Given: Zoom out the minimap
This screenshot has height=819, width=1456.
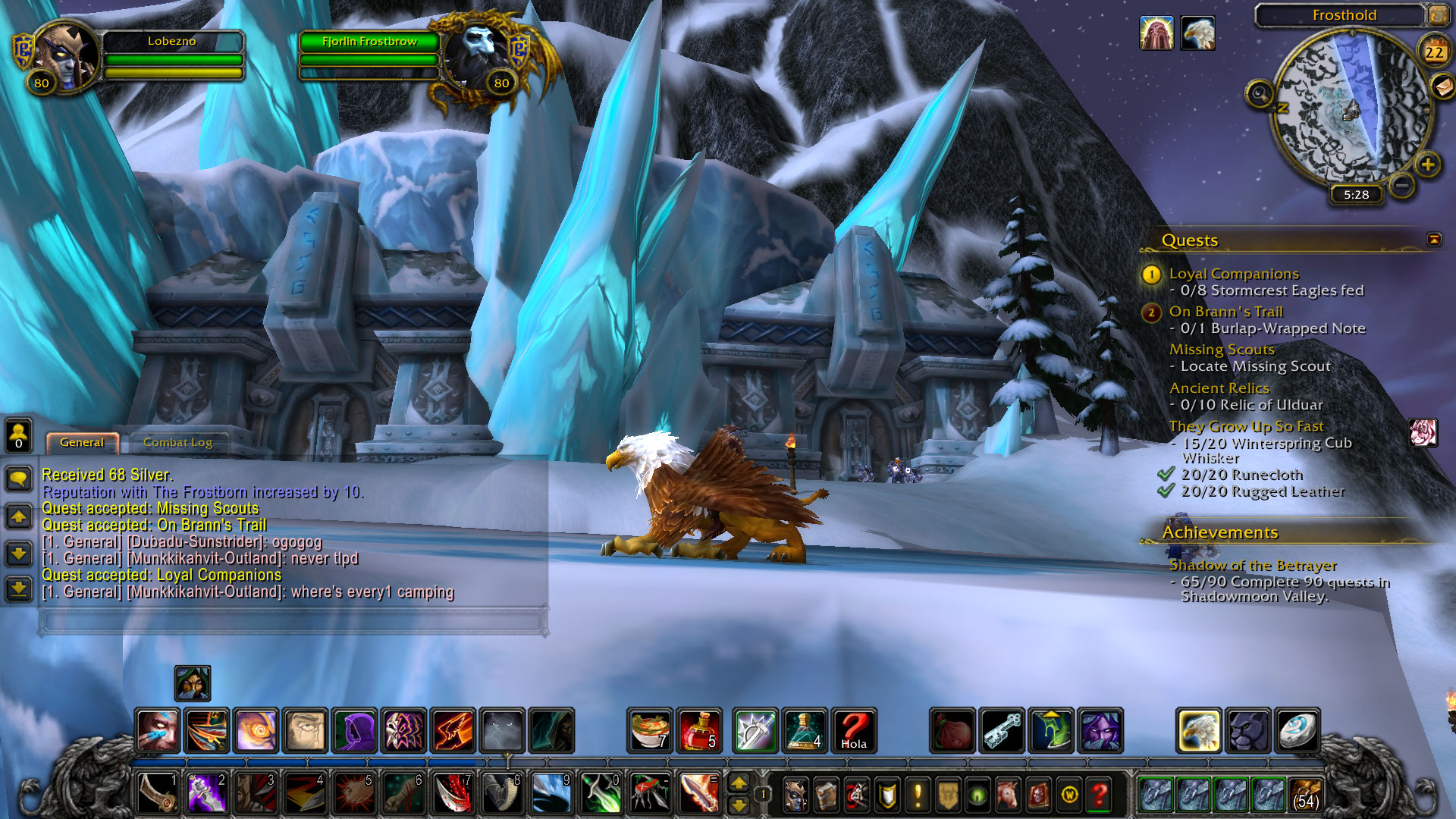Looking at the screenshot, I should click(x=1402, y=184).
